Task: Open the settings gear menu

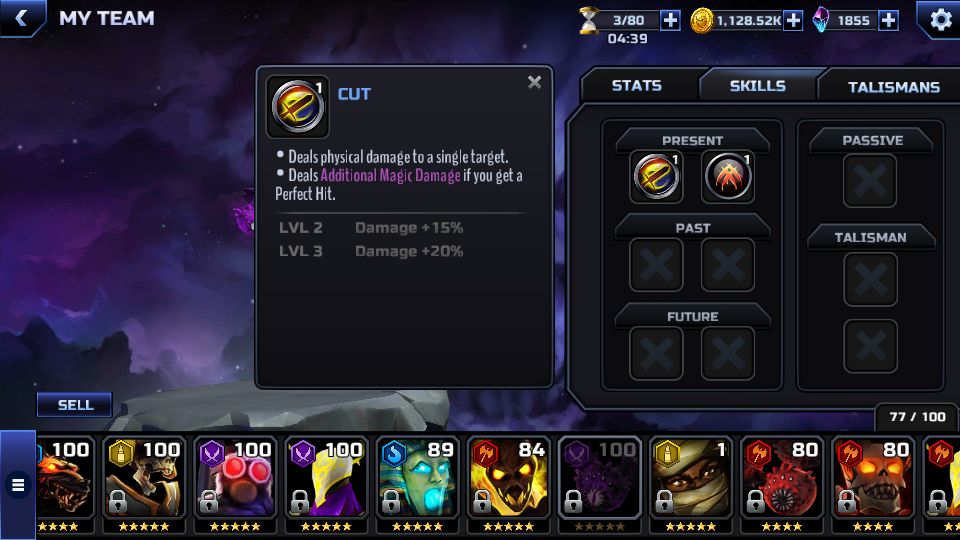Action: (940, 19)
